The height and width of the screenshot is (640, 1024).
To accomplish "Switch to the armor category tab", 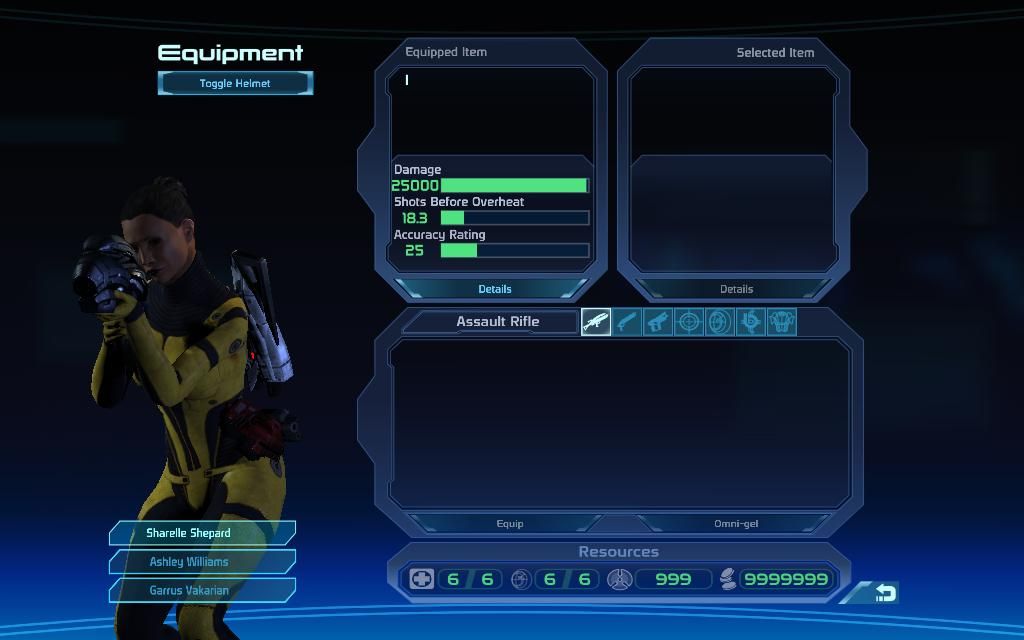I will point(781,322).
